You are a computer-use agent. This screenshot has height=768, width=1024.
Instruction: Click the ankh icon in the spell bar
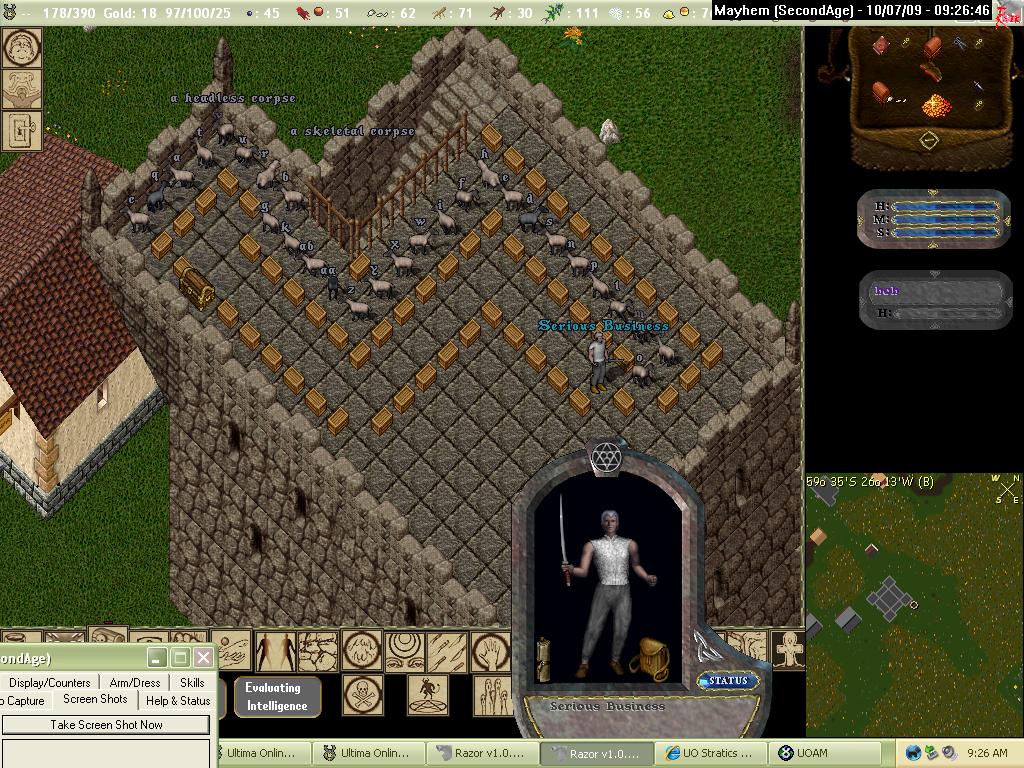pyautogui.click(x=790, y=650)
